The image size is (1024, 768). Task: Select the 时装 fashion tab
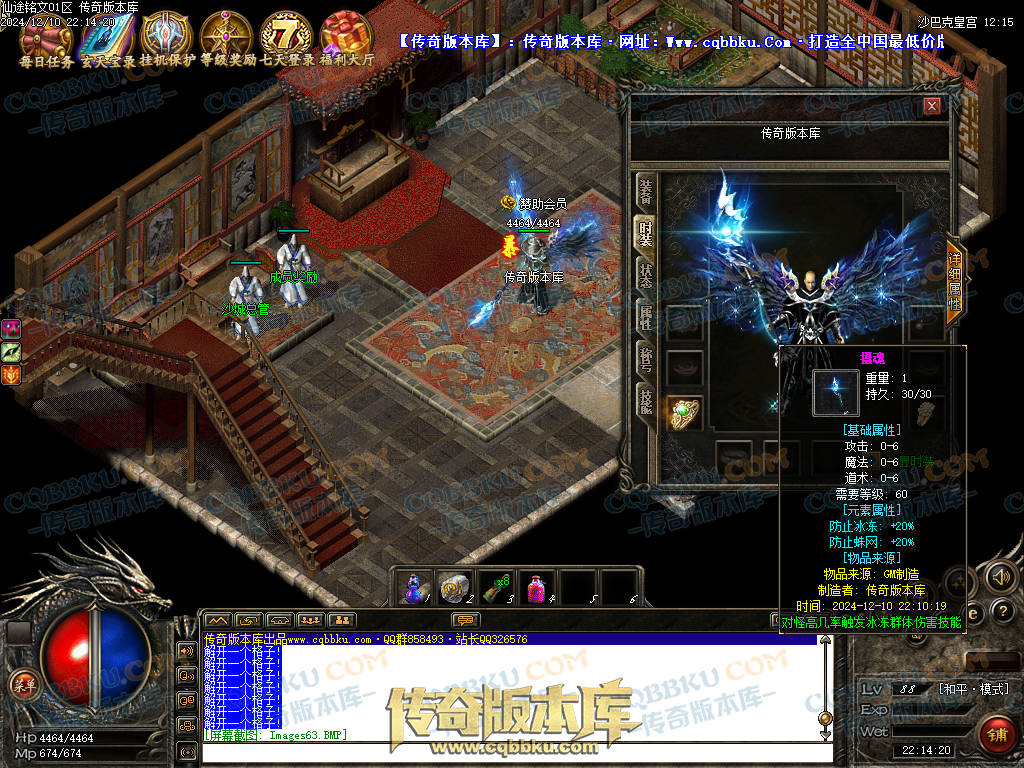click(x=646, y=234)
